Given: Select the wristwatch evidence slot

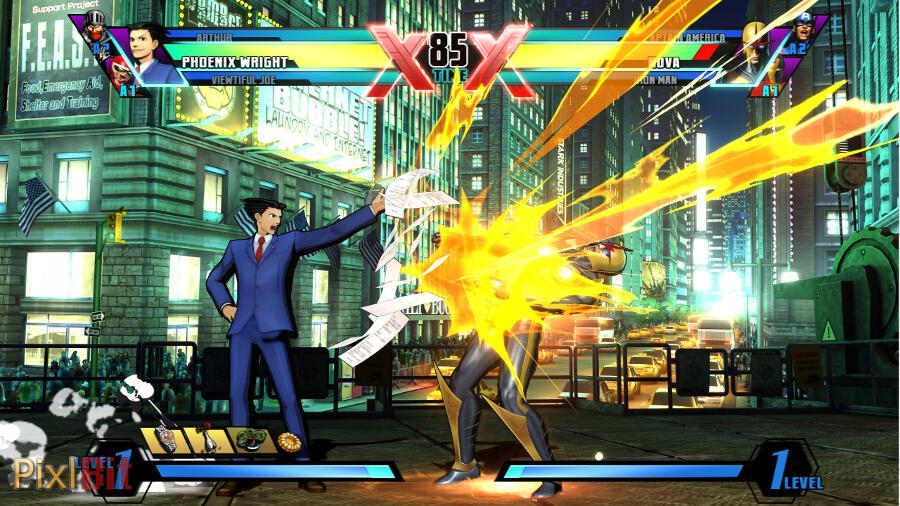Looking at the screenshot, I should (x=166, y=440).
